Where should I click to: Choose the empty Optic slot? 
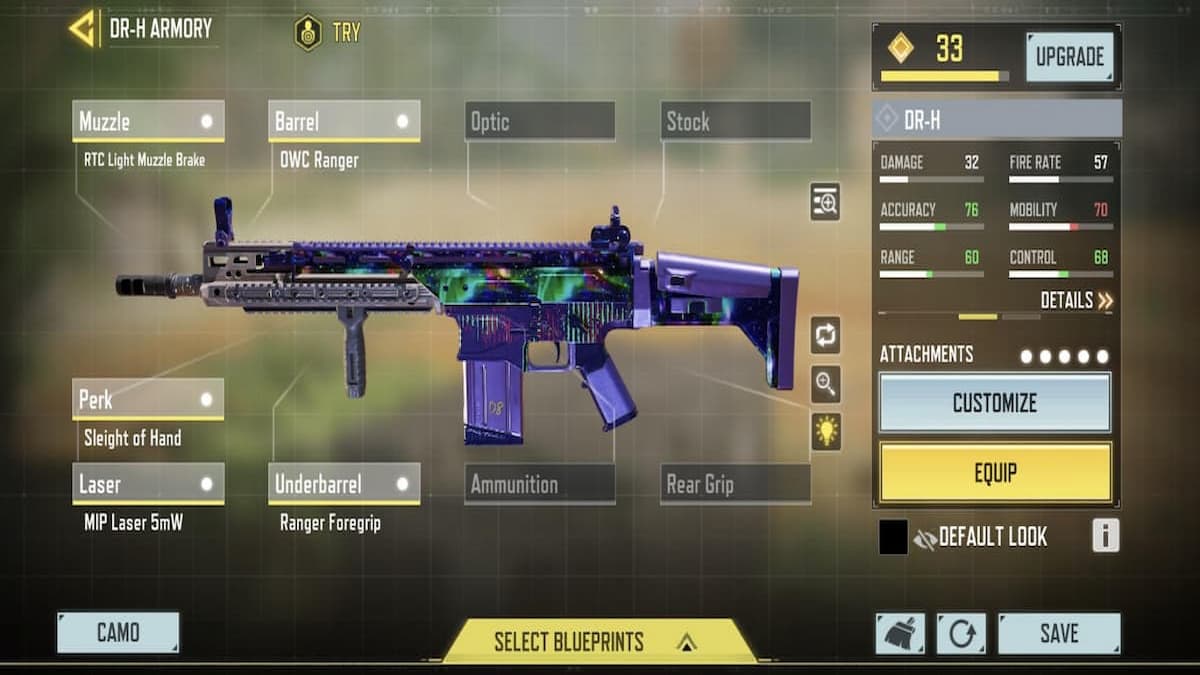pyautogui.click(x=540, y=122)
